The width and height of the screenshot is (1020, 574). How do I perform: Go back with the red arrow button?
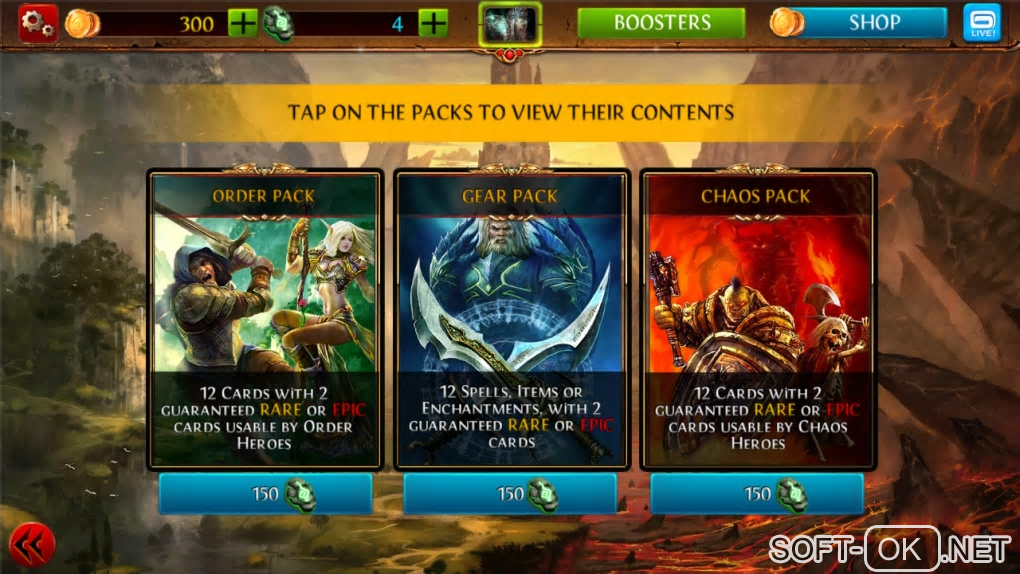32,545
